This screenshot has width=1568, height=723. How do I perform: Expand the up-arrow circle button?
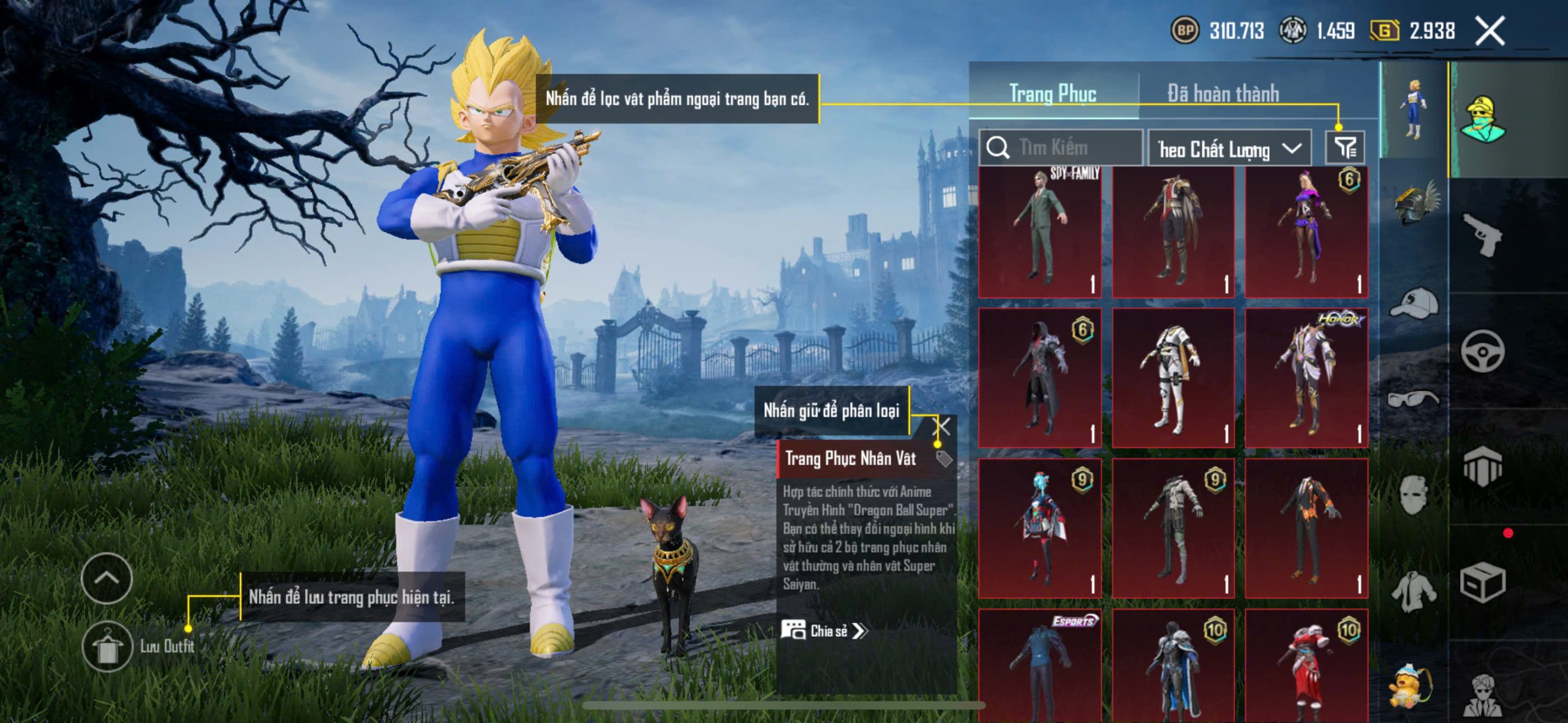tap(107, 578)
